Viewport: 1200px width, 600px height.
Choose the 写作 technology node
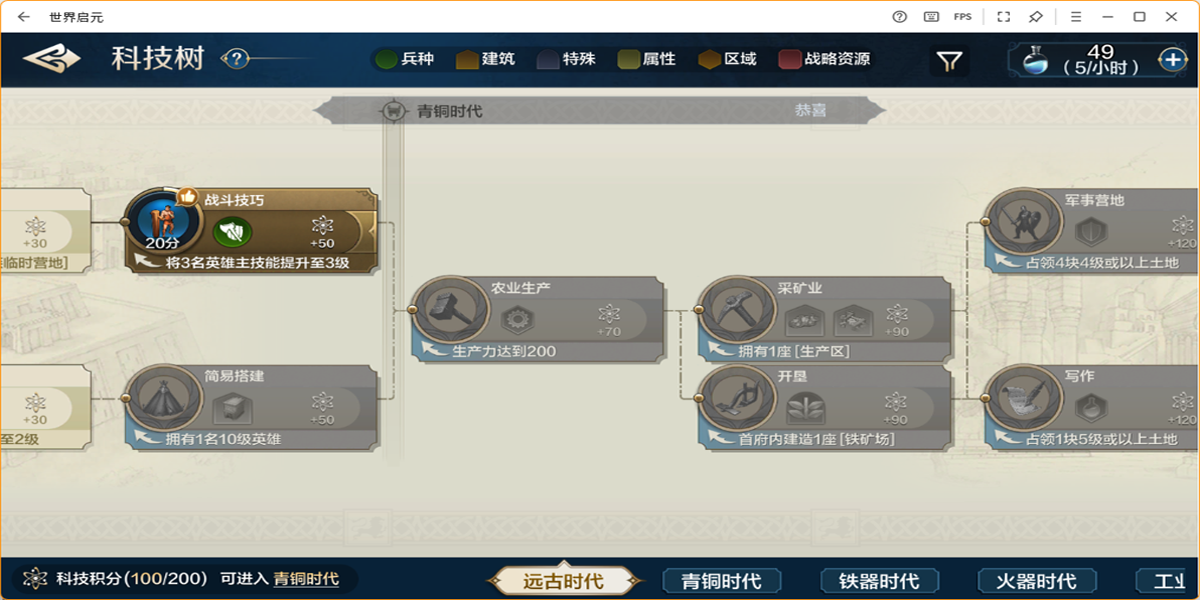pos(1090,407)
